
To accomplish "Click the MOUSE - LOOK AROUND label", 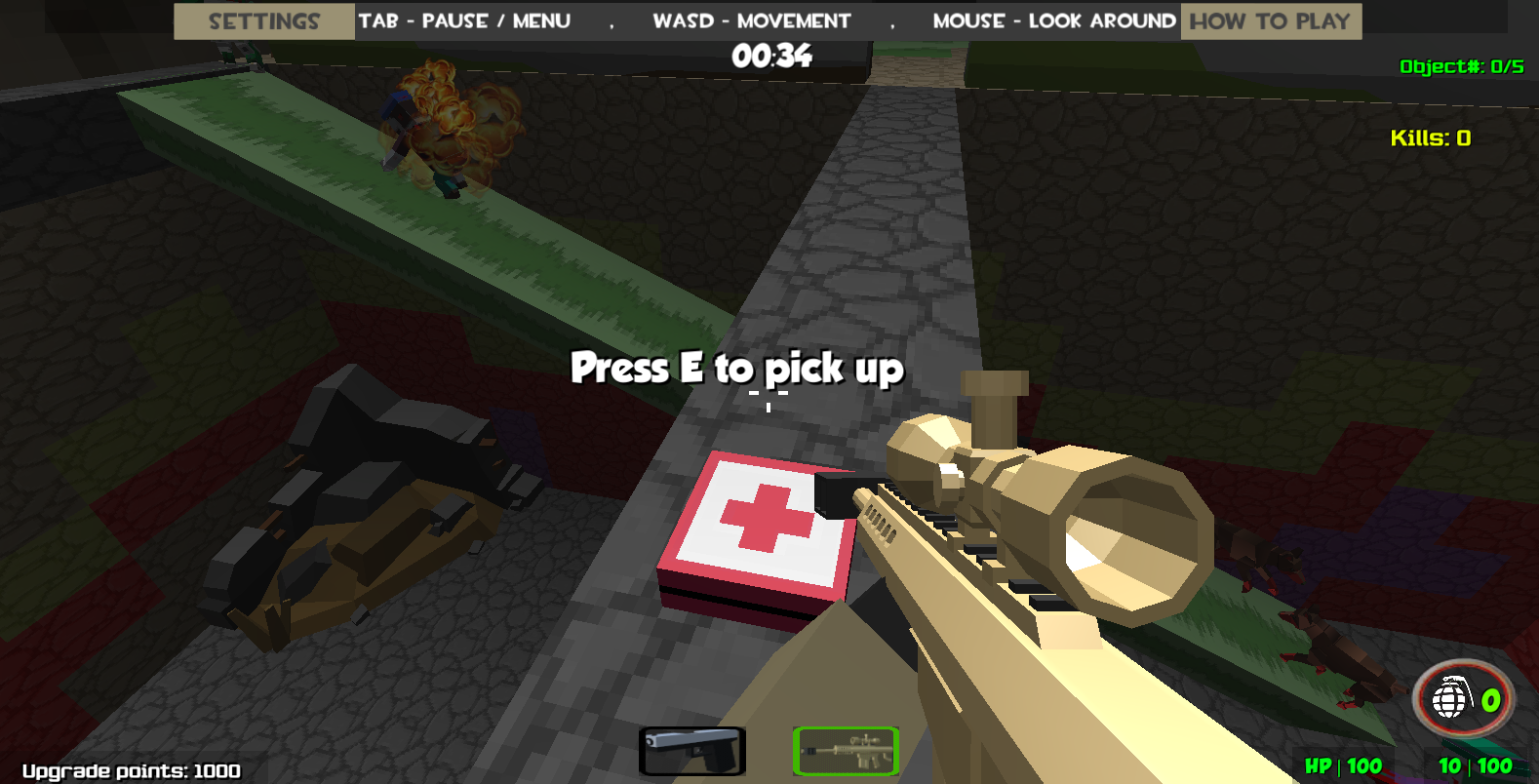I will point(1054,20).
